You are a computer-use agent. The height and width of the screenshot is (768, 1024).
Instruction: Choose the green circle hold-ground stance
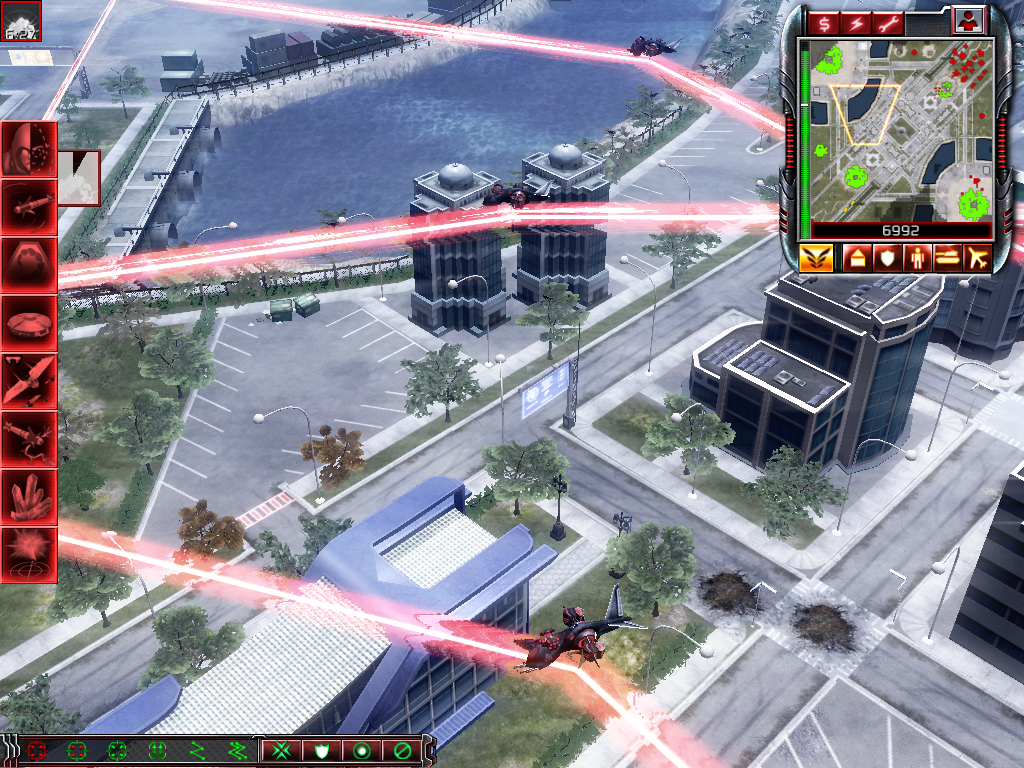point(362,749)
